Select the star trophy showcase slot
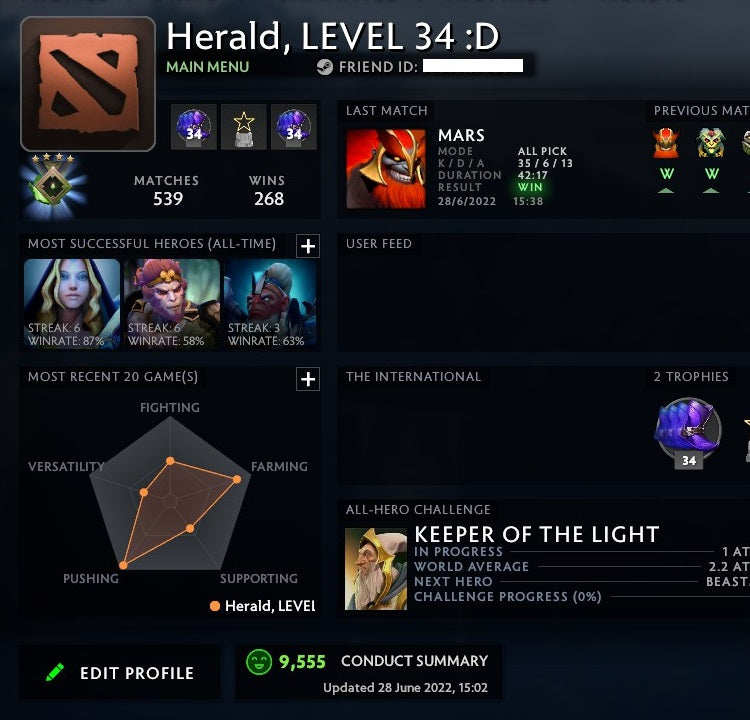The width and height of the screenshot is (750, 720). pyautogui.click(x=244, y=127)
